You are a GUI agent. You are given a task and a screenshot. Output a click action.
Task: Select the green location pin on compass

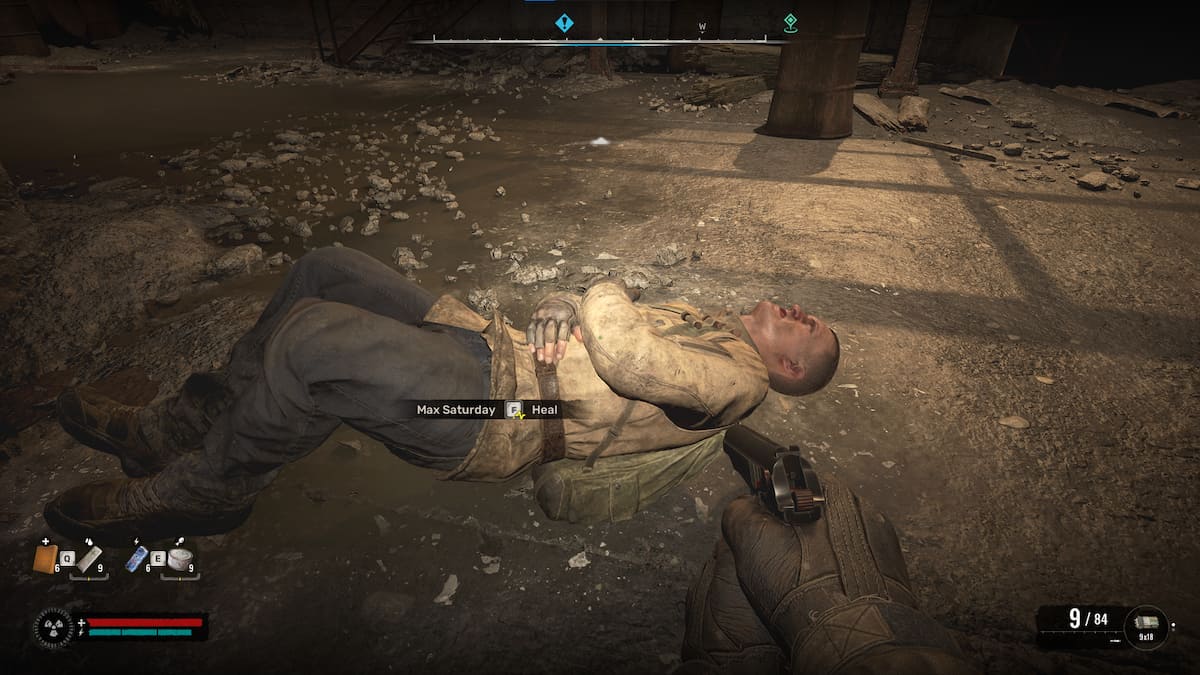pyautogui.click(x=790, y=22)
